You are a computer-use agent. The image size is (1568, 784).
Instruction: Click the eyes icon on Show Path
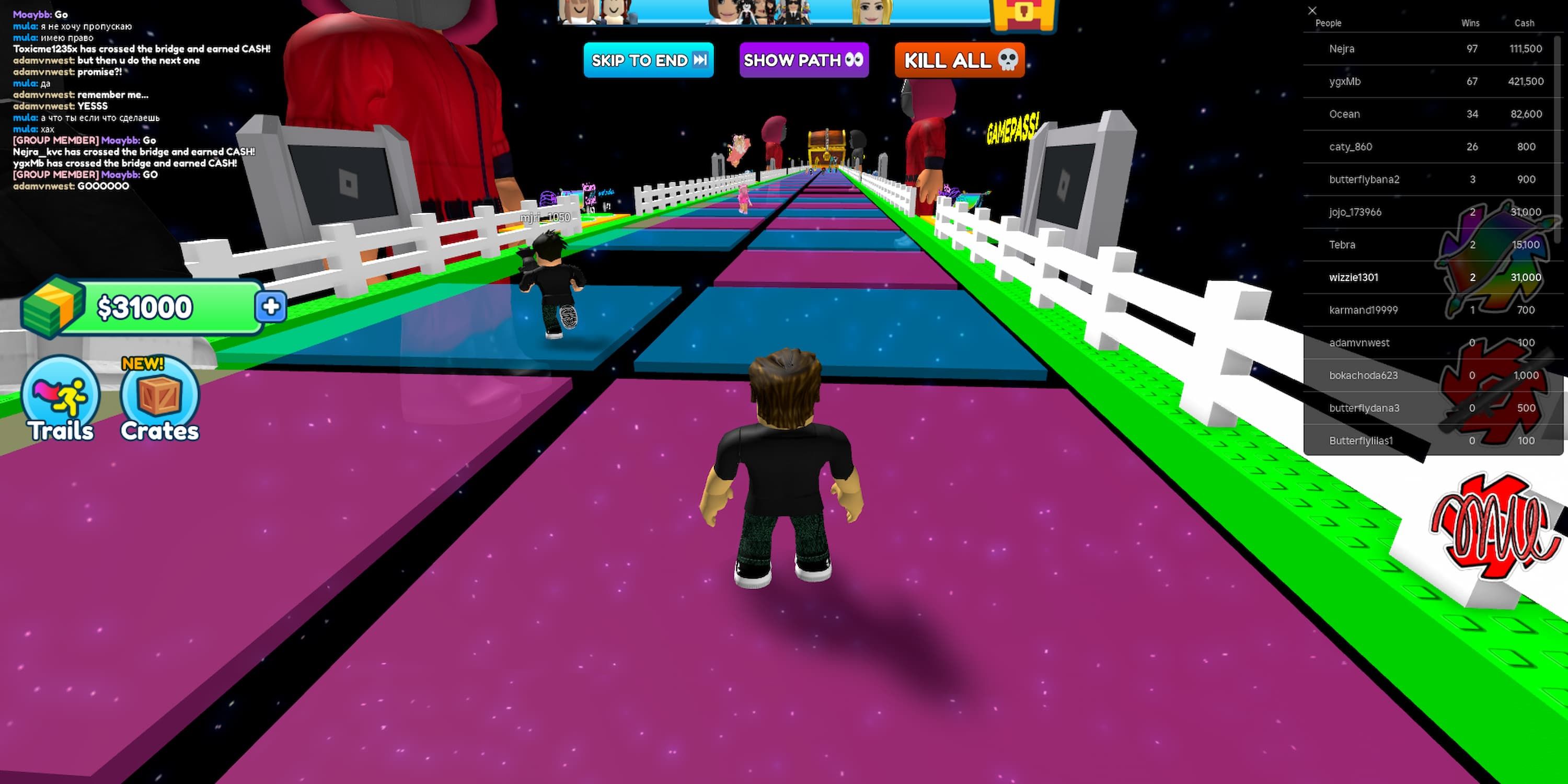(x=855, y=61)
